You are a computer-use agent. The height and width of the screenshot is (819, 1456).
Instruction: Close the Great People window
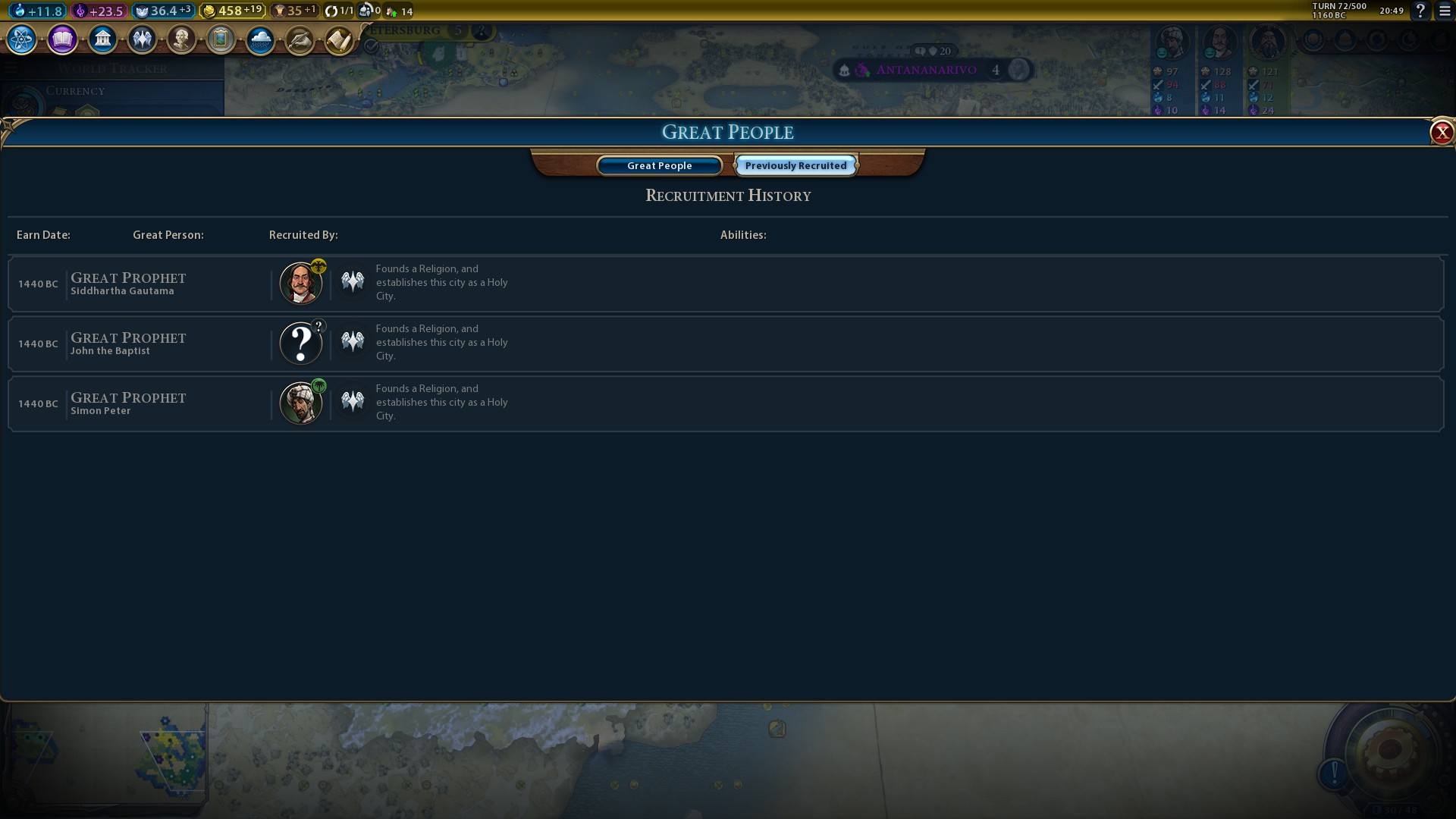pyautogui.click(x=1441, y=133)
